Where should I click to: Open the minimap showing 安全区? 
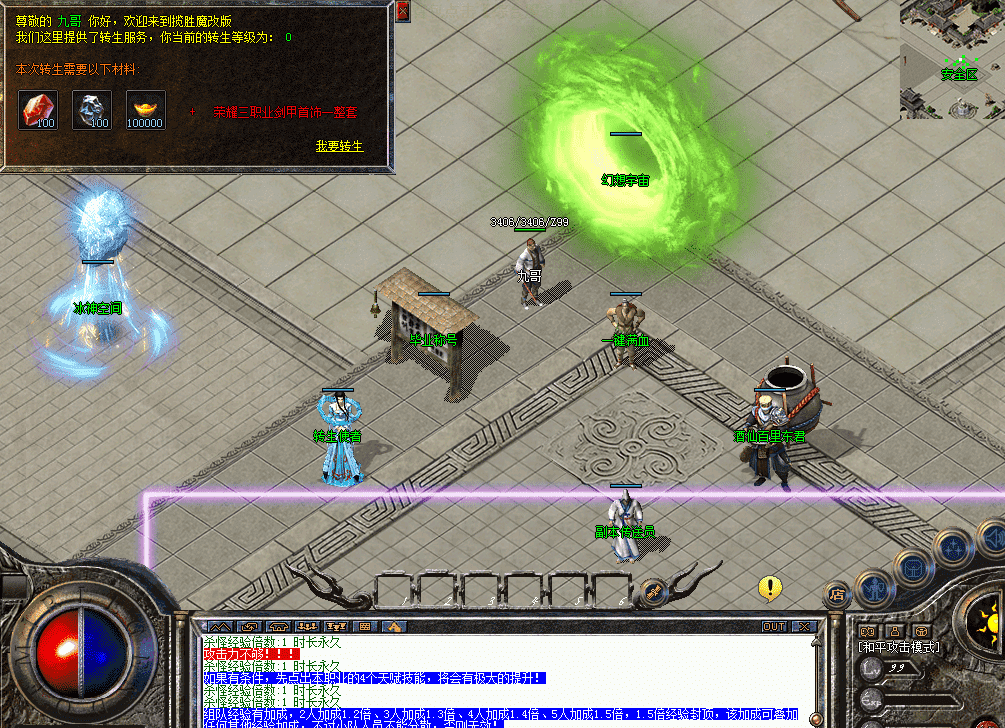pyautogui.click(x=952, y=60)
